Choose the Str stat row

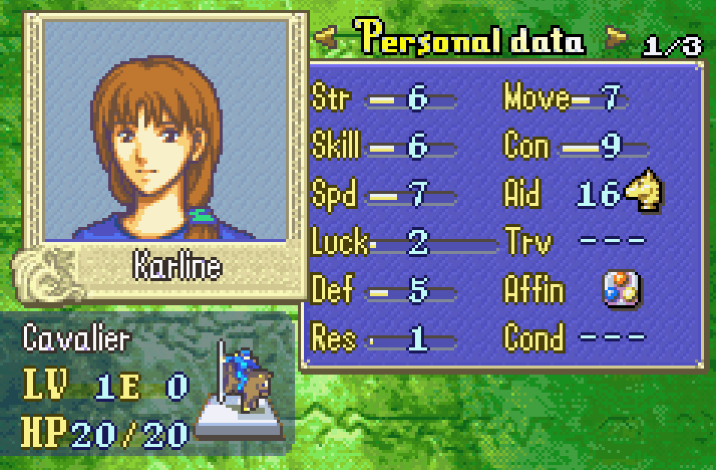point(385,99)
